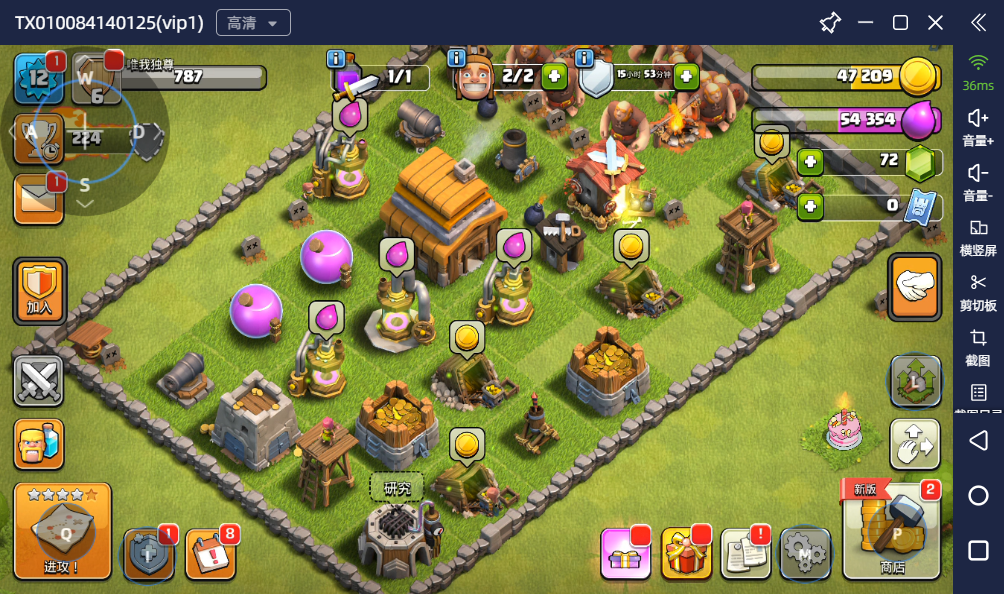Image resolution: width=1004 pixels, height=594 pixels.
Task: Open the notes checklist icon
Action: (745, 553)
